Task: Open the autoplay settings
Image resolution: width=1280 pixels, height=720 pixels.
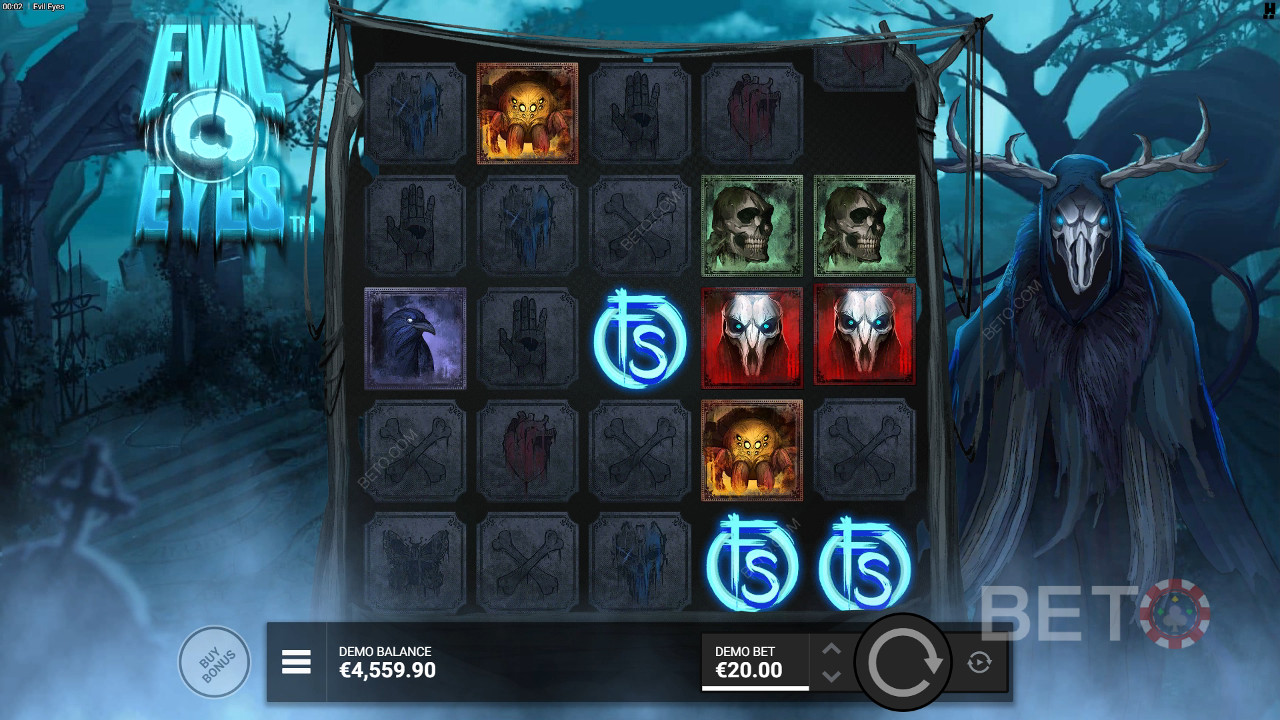Action: 979,662
